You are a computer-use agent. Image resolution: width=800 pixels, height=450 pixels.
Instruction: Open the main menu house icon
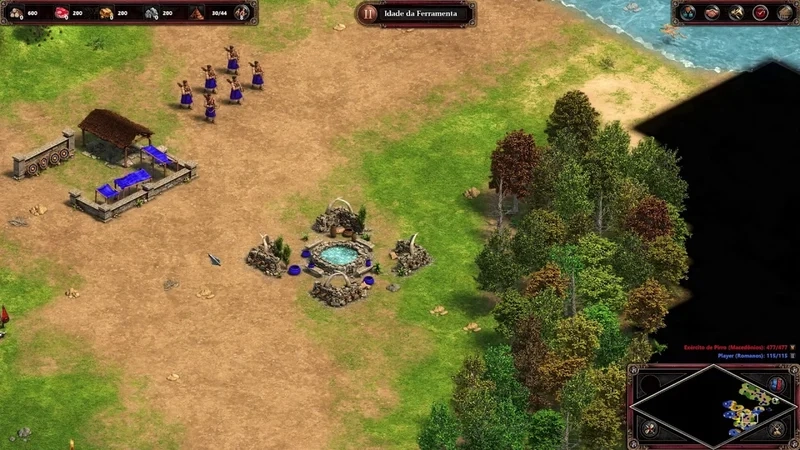coord(784,13)
